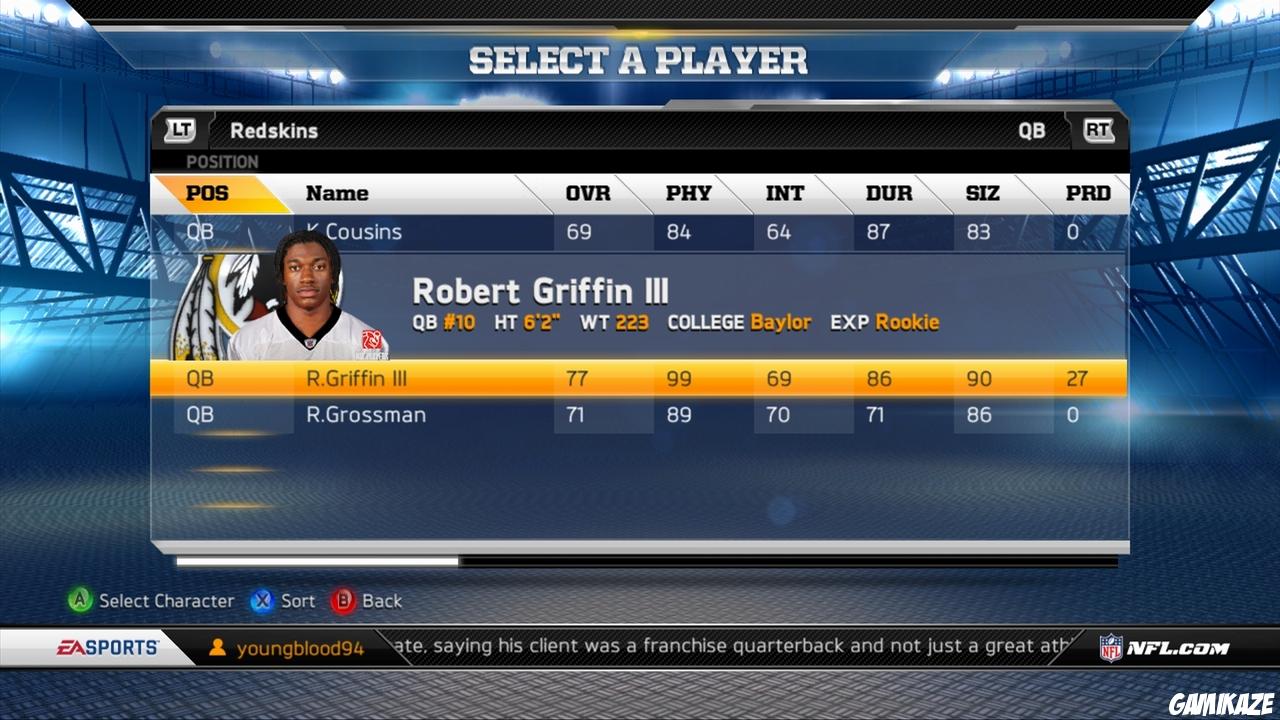This screenshot has height=720, width=1280.
Task: Click the QB position label on the right
Action: click(x=1032, y=130)
